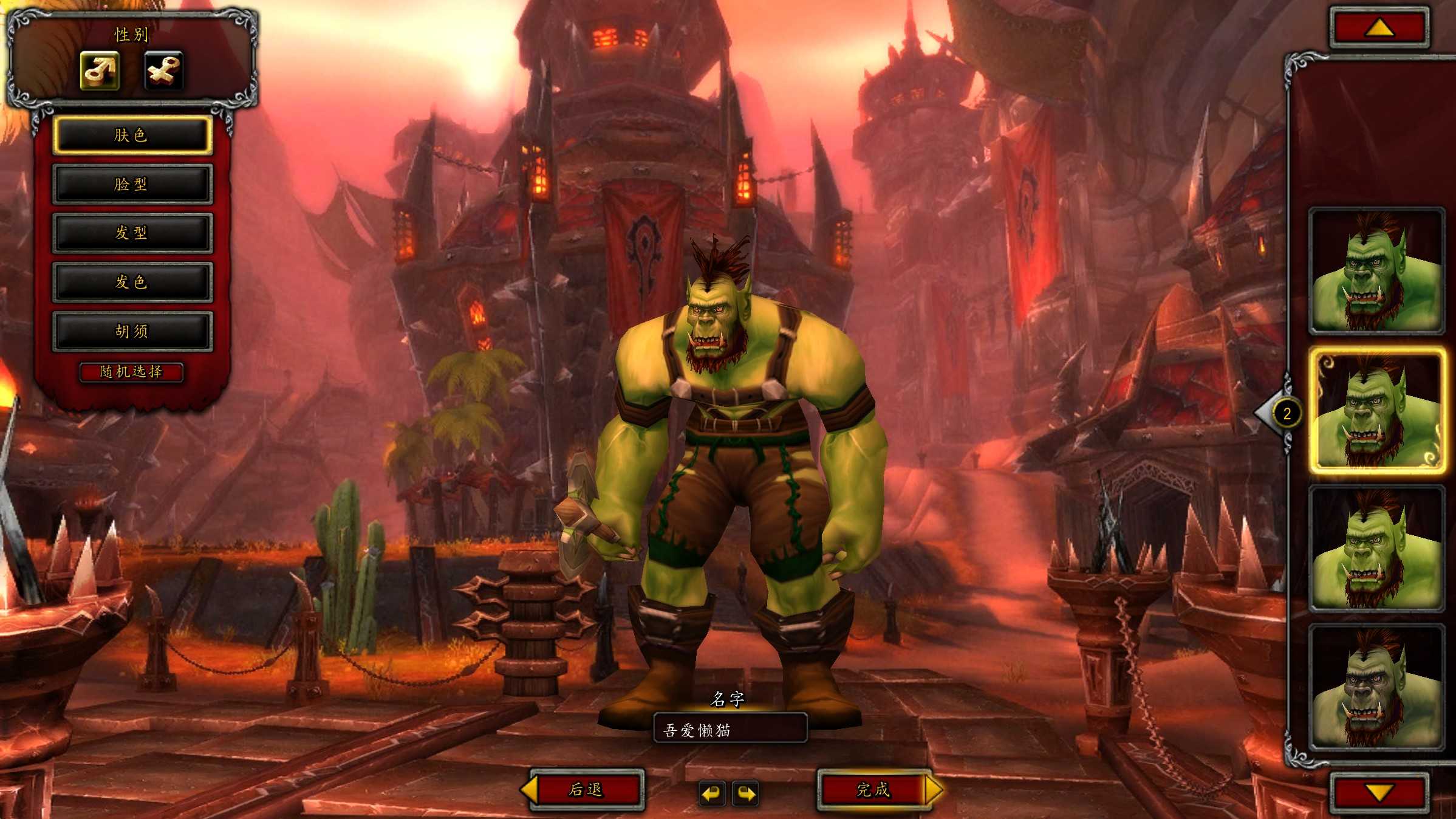Select the 胡须 facial hair option
The width and height of the screenshot is (1456, 819).
[132, 331]
